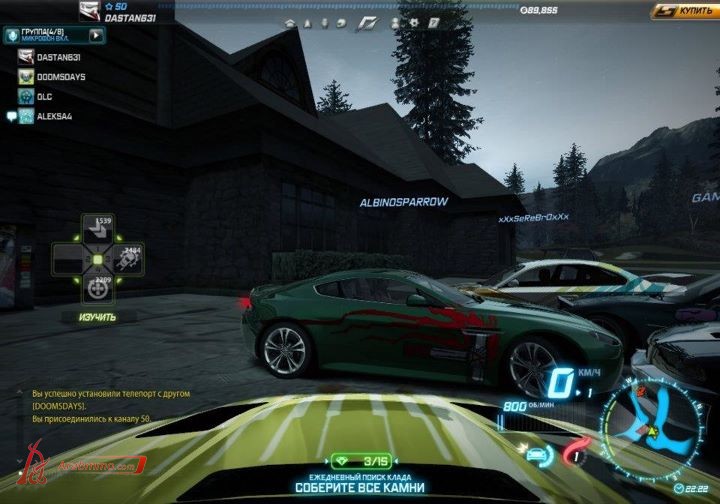Activate the right power-up showing 2484
Image resolution: width=720 pixels, height=504 pixels.
click(127, 259)
